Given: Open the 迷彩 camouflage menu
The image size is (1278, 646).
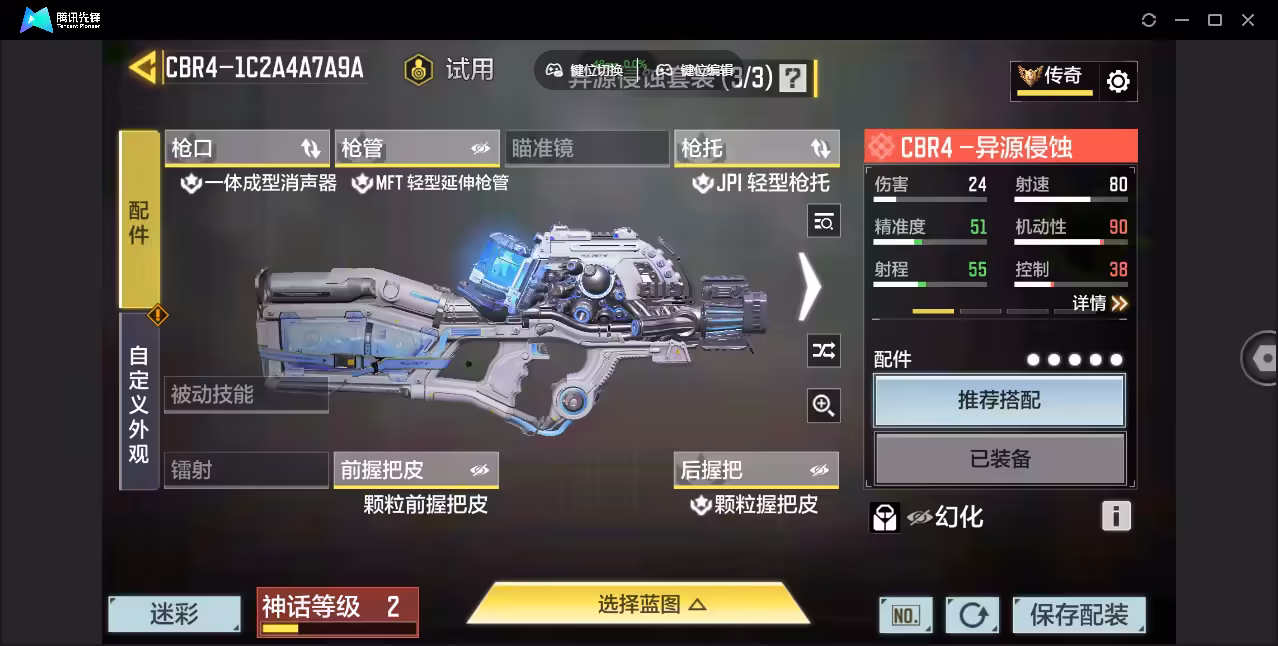Looking at the screenshot, I should pos(174,614).
